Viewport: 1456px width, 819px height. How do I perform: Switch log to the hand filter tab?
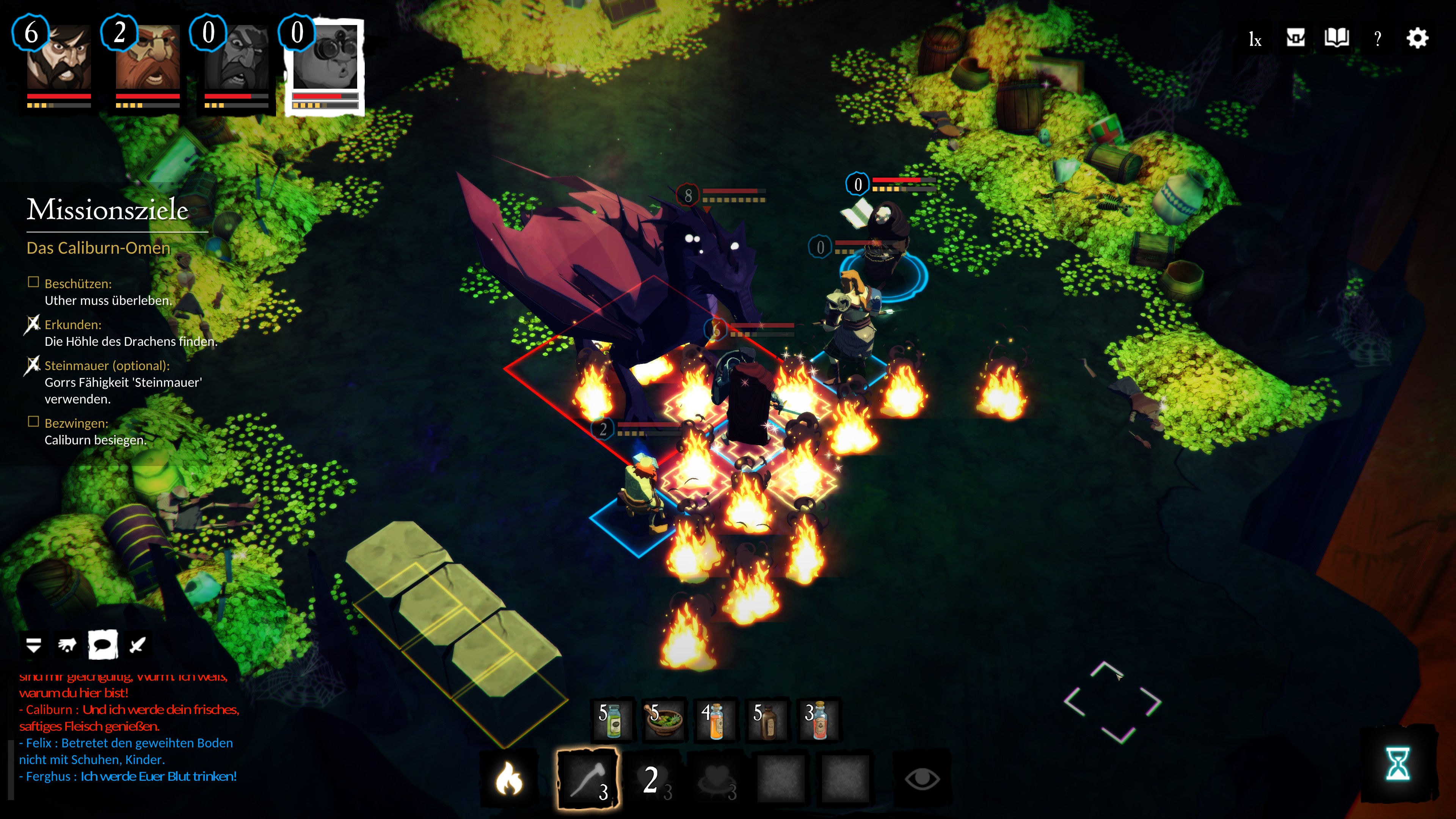[68, 645]
